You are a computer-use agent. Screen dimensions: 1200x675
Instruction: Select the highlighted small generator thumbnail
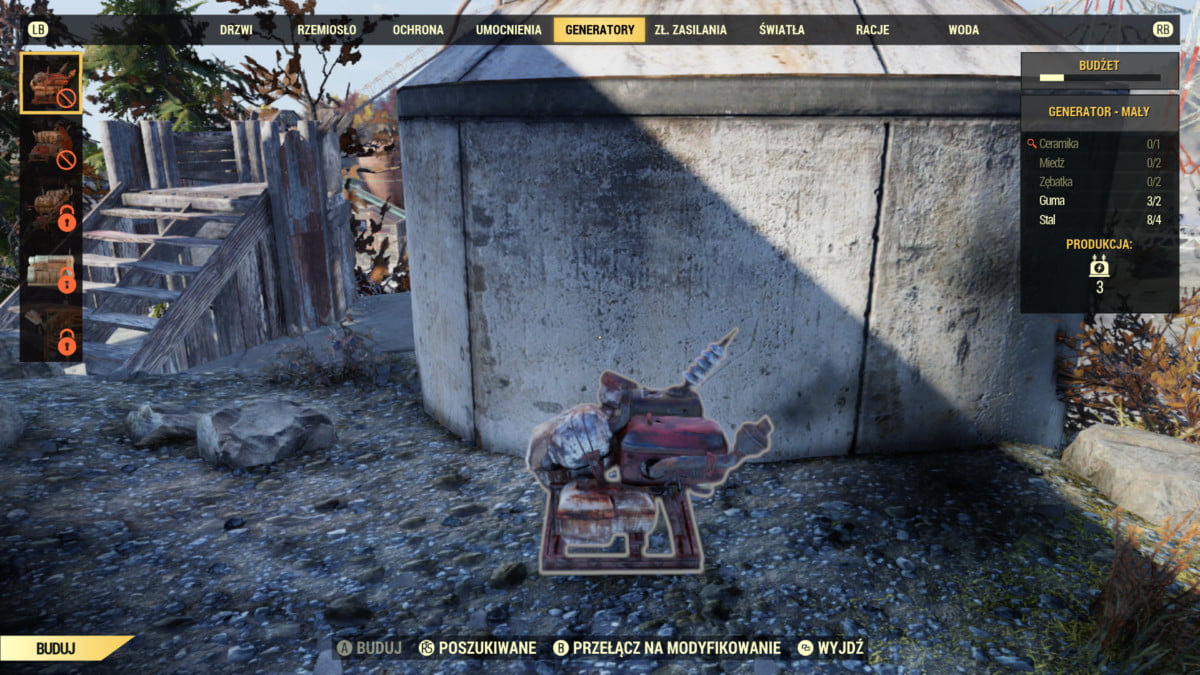point(51,83)
